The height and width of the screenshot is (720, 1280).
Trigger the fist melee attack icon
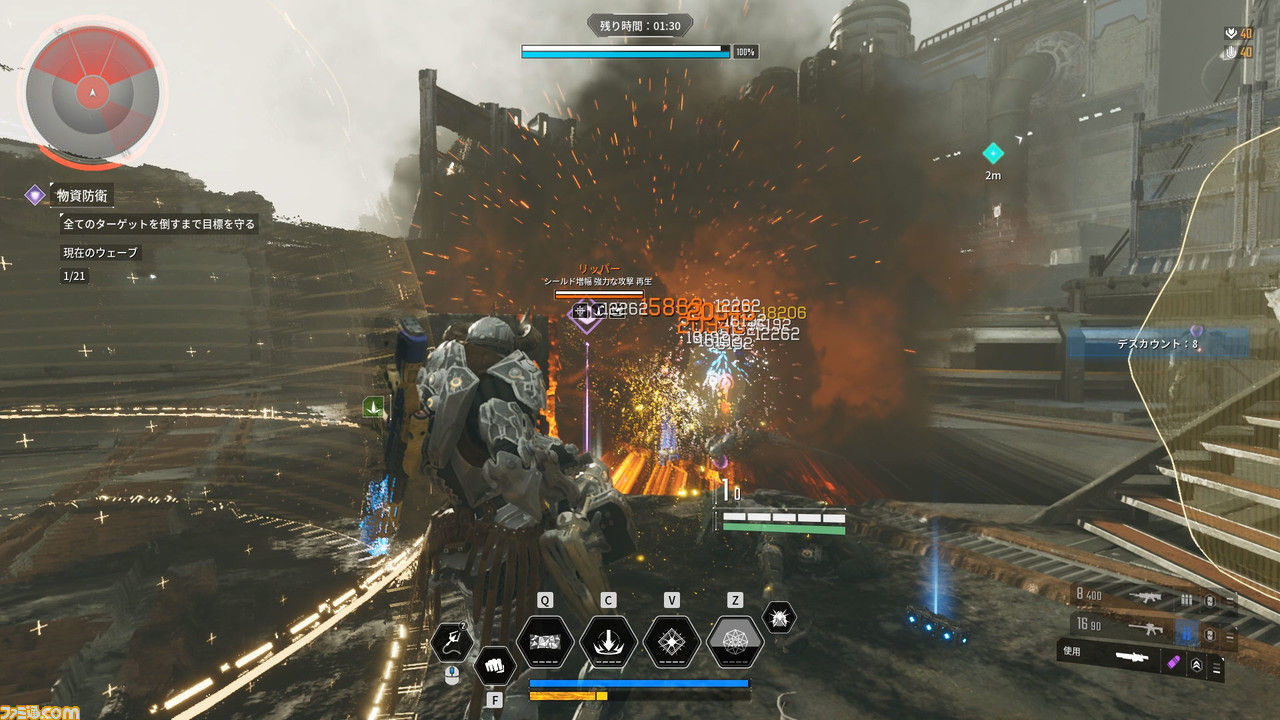494,664
